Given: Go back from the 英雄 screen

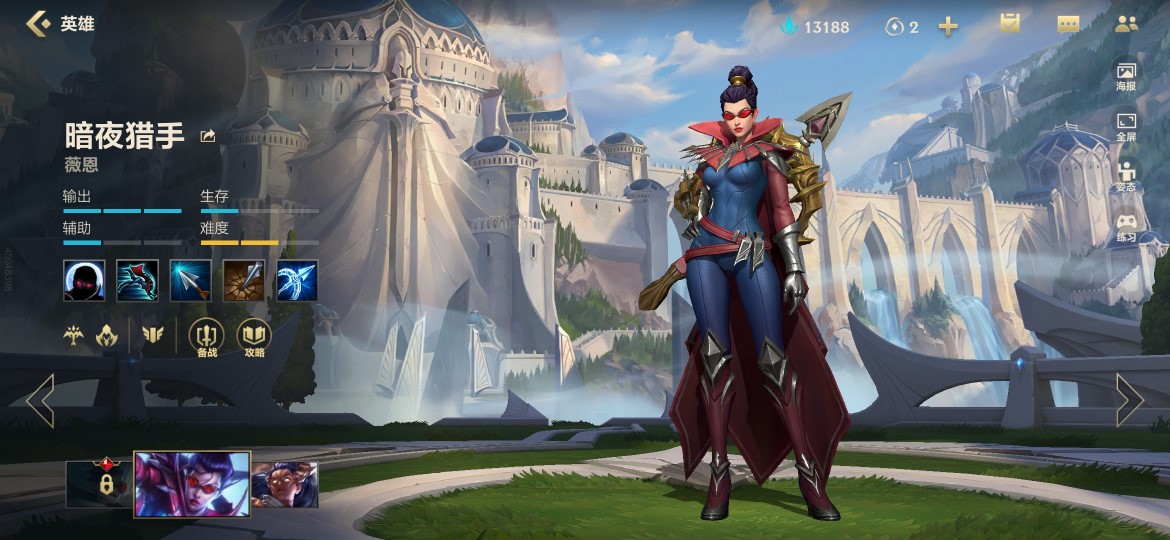Looking at the screenshot, I should (x=38, y=24).
